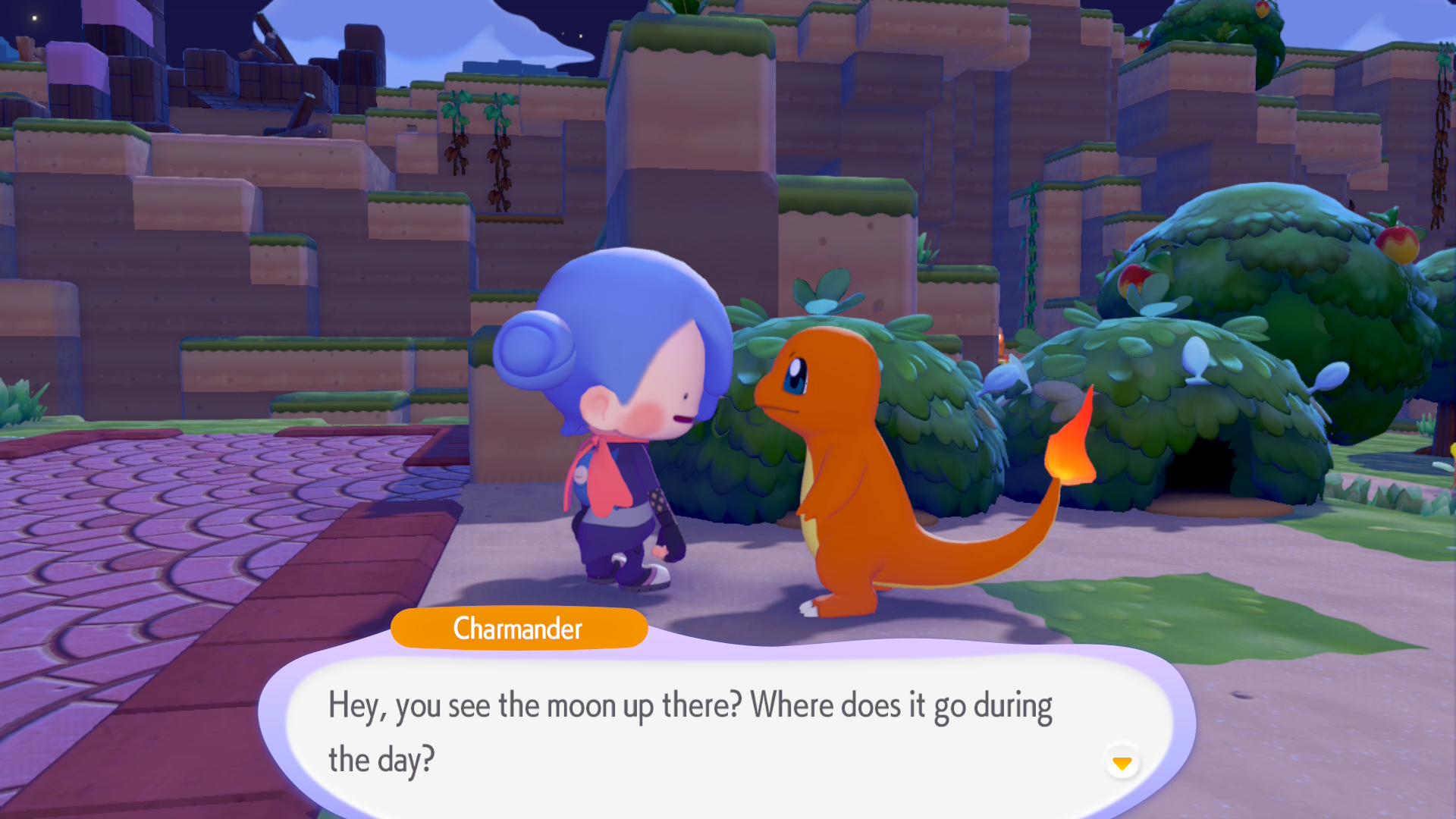Tap the yellow arrow to advance dialogue

1122,764
